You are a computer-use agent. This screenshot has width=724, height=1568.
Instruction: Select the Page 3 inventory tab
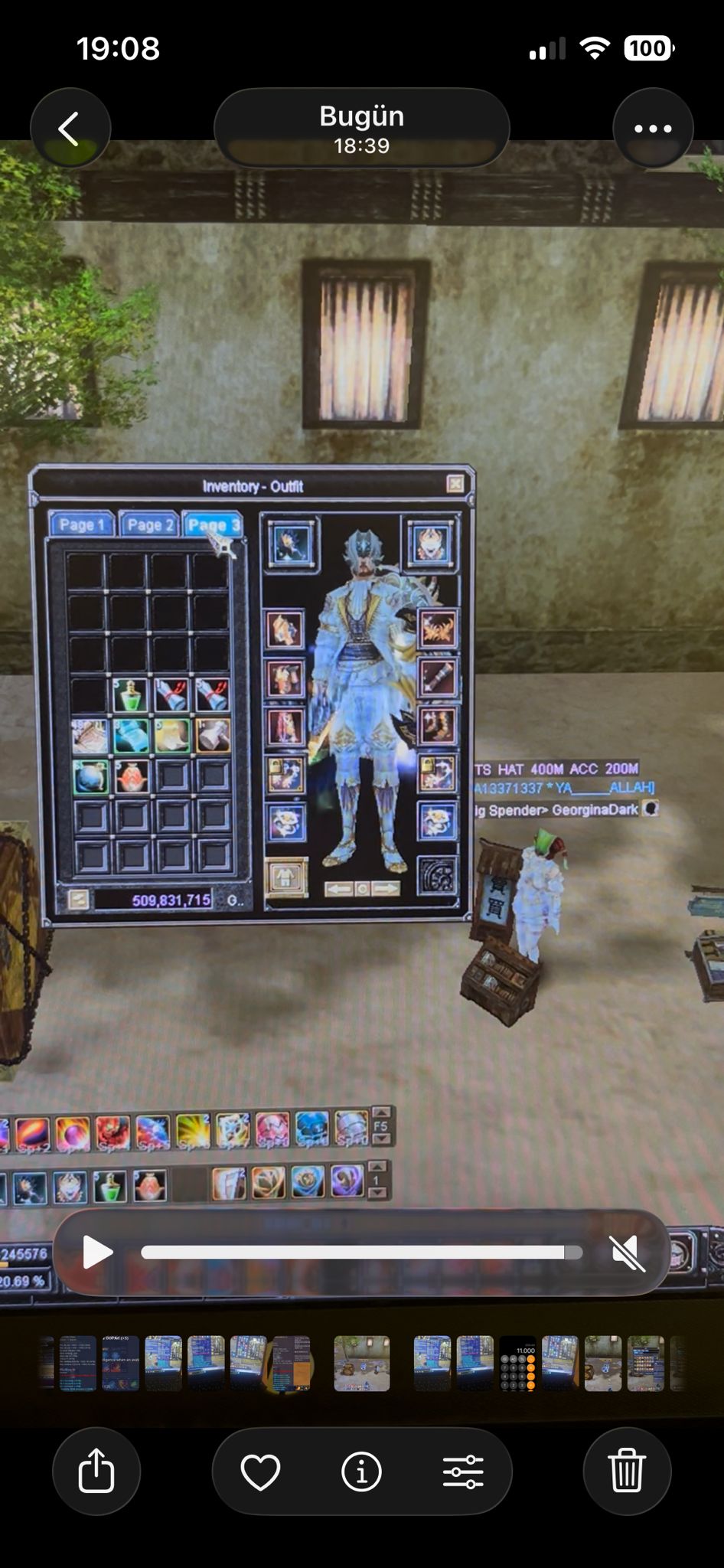(212, 524)
